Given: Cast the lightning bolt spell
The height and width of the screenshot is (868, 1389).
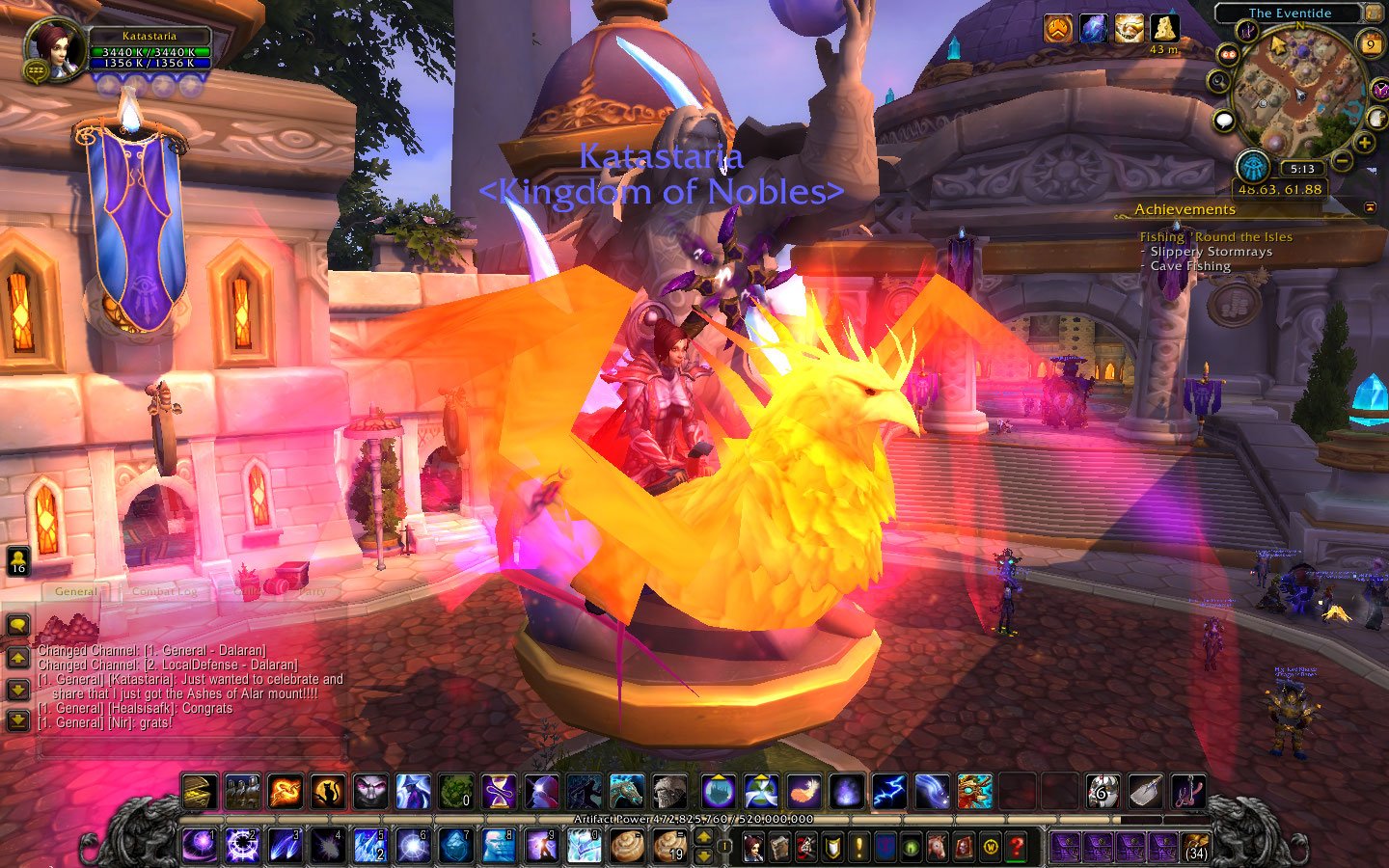Looking at the screenshot, I should (x=888, y=792).
